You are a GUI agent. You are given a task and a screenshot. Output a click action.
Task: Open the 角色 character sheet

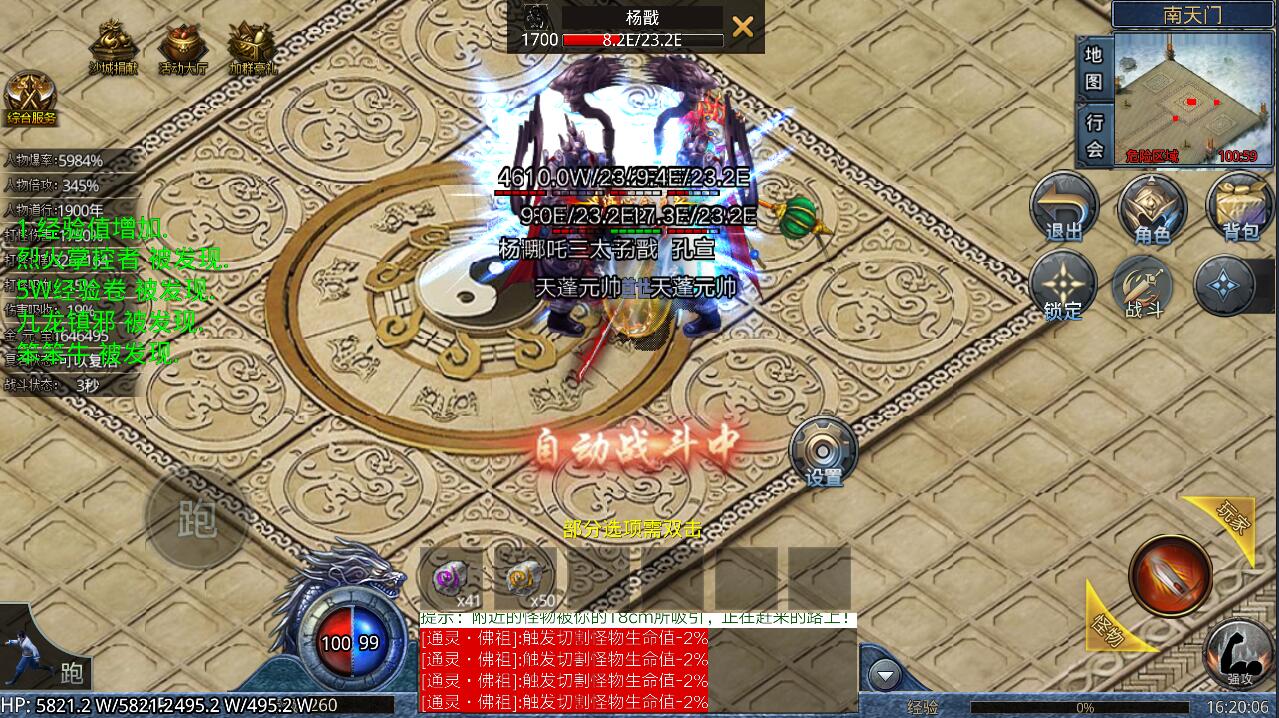pyautogui.click(x=1151, y=206)
